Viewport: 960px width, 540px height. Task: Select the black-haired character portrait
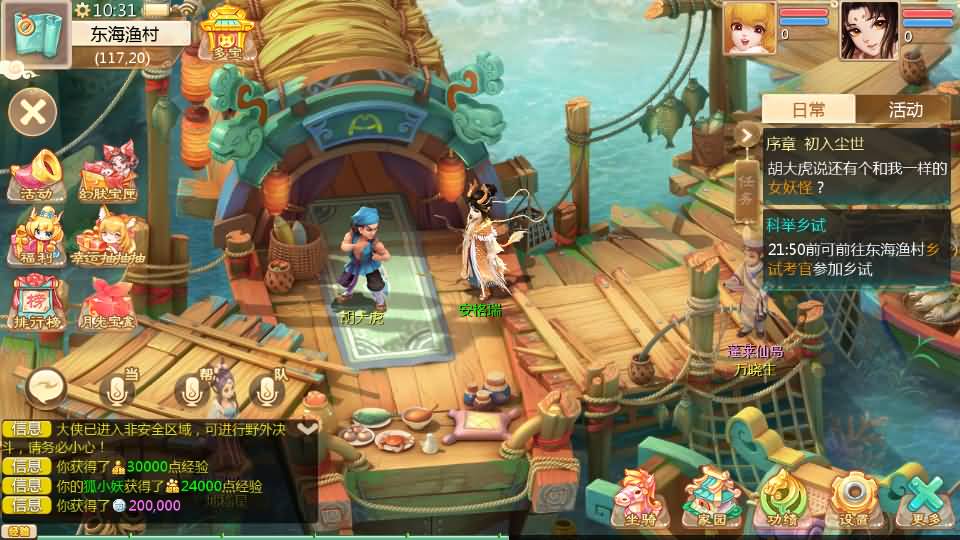coord(868,30)
